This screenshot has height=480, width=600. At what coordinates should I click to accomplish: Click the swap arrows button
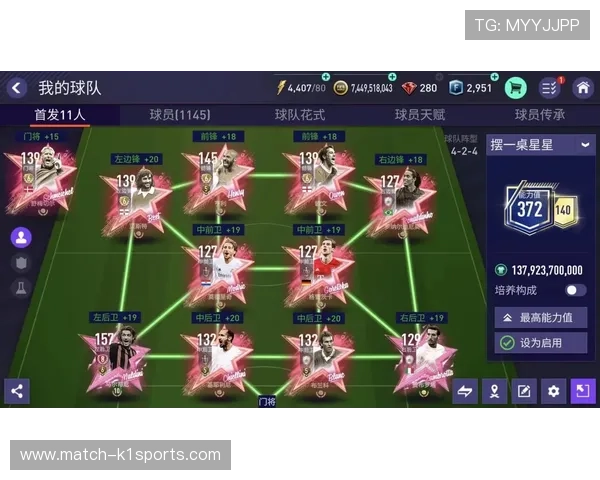[465, 391]
